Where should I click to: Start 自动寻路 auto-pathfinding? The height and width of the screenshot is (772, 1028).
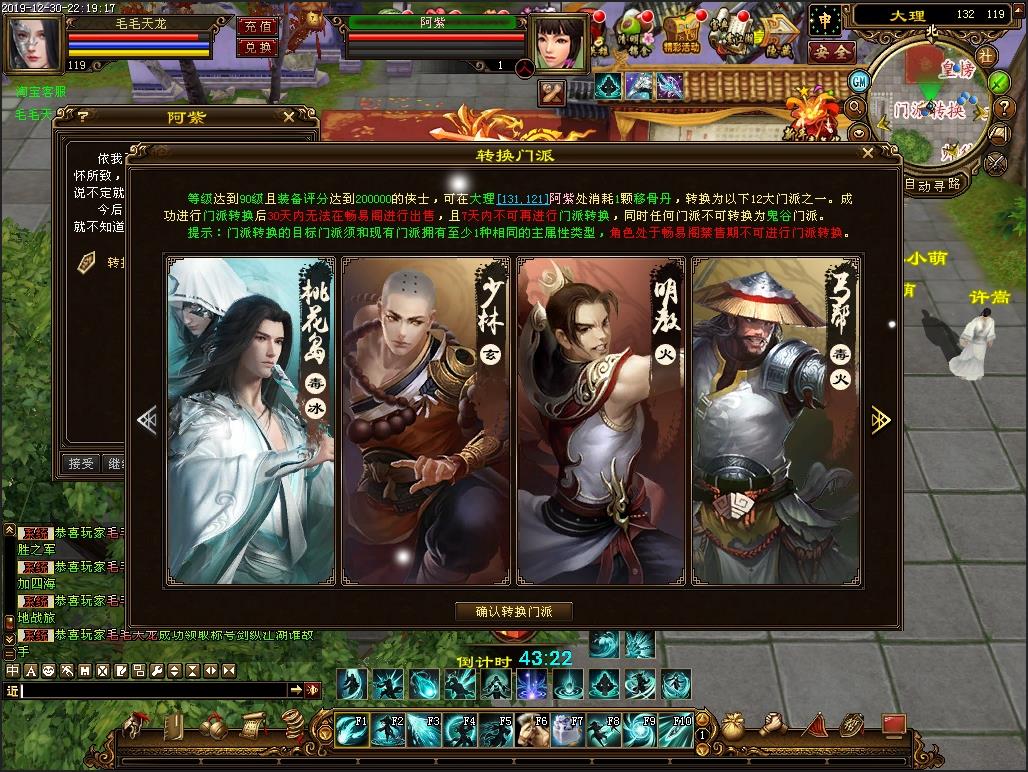(932, 184)
